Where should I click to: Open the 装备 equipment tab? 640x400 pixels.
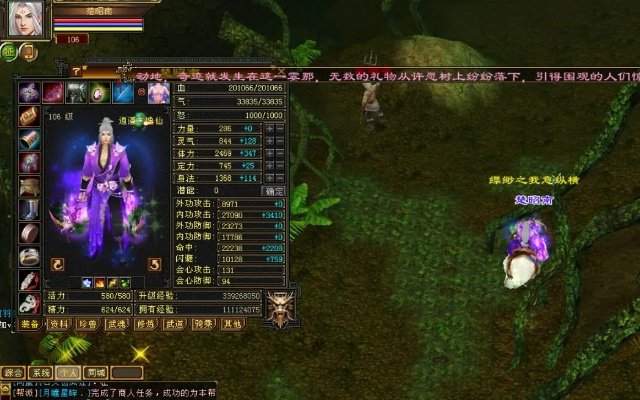pos(30,324)
